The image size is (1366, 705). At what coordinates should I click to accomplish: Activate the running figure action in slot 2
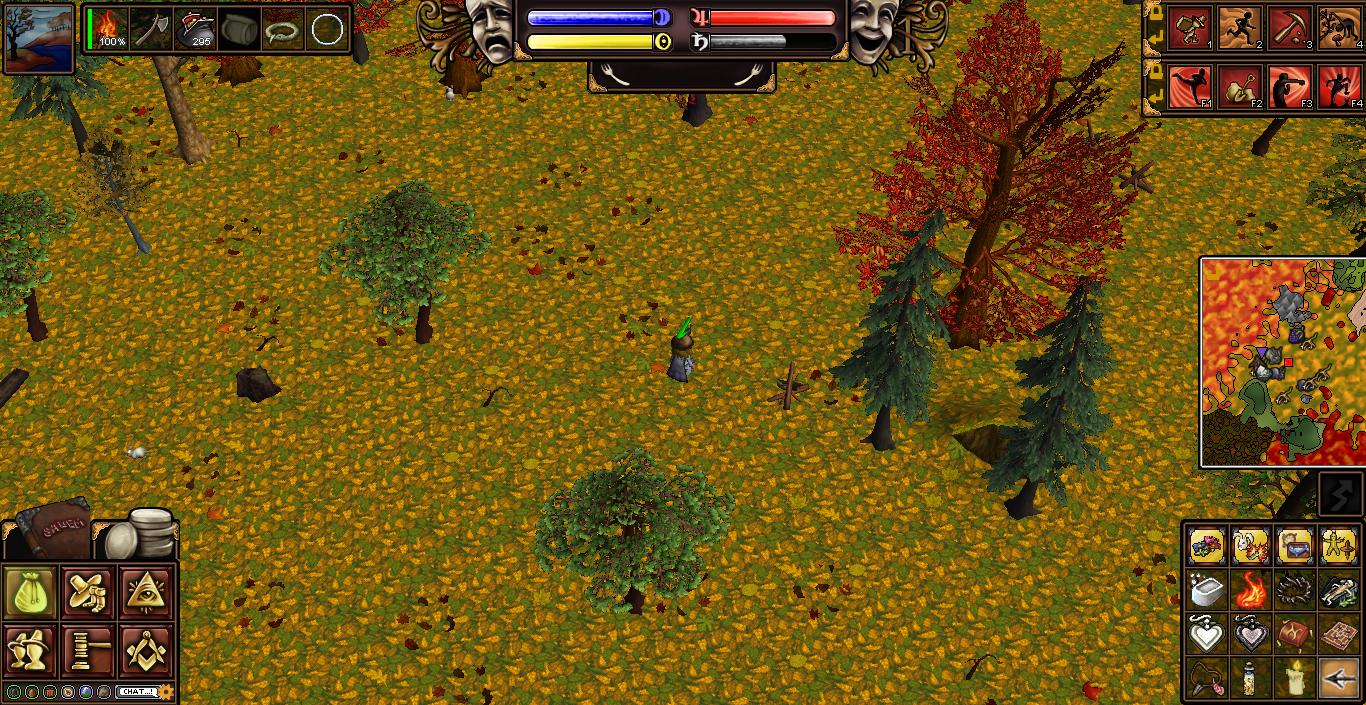click(1241, 28)
